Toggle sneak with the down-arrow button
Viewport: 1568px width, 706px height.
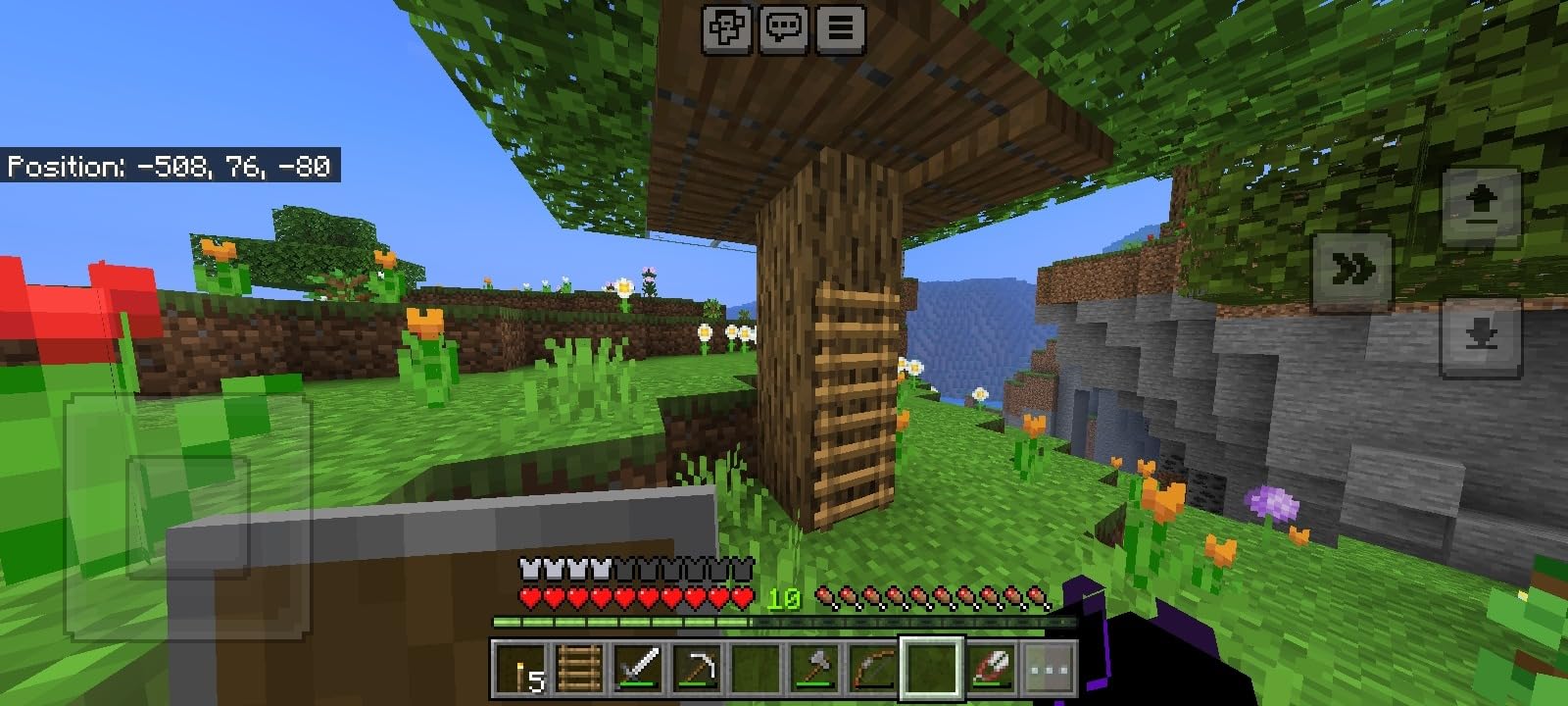[1480, 335]
